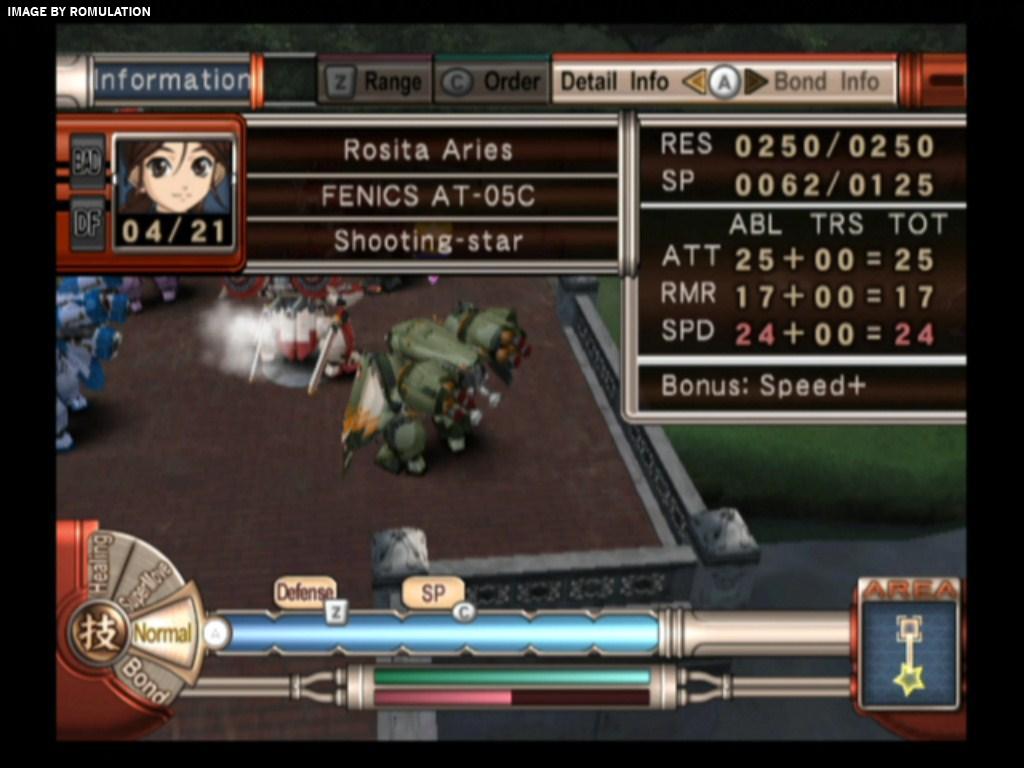Switch to the Detail Info view
Screen dimensions: 1024x768
point(614,82)
